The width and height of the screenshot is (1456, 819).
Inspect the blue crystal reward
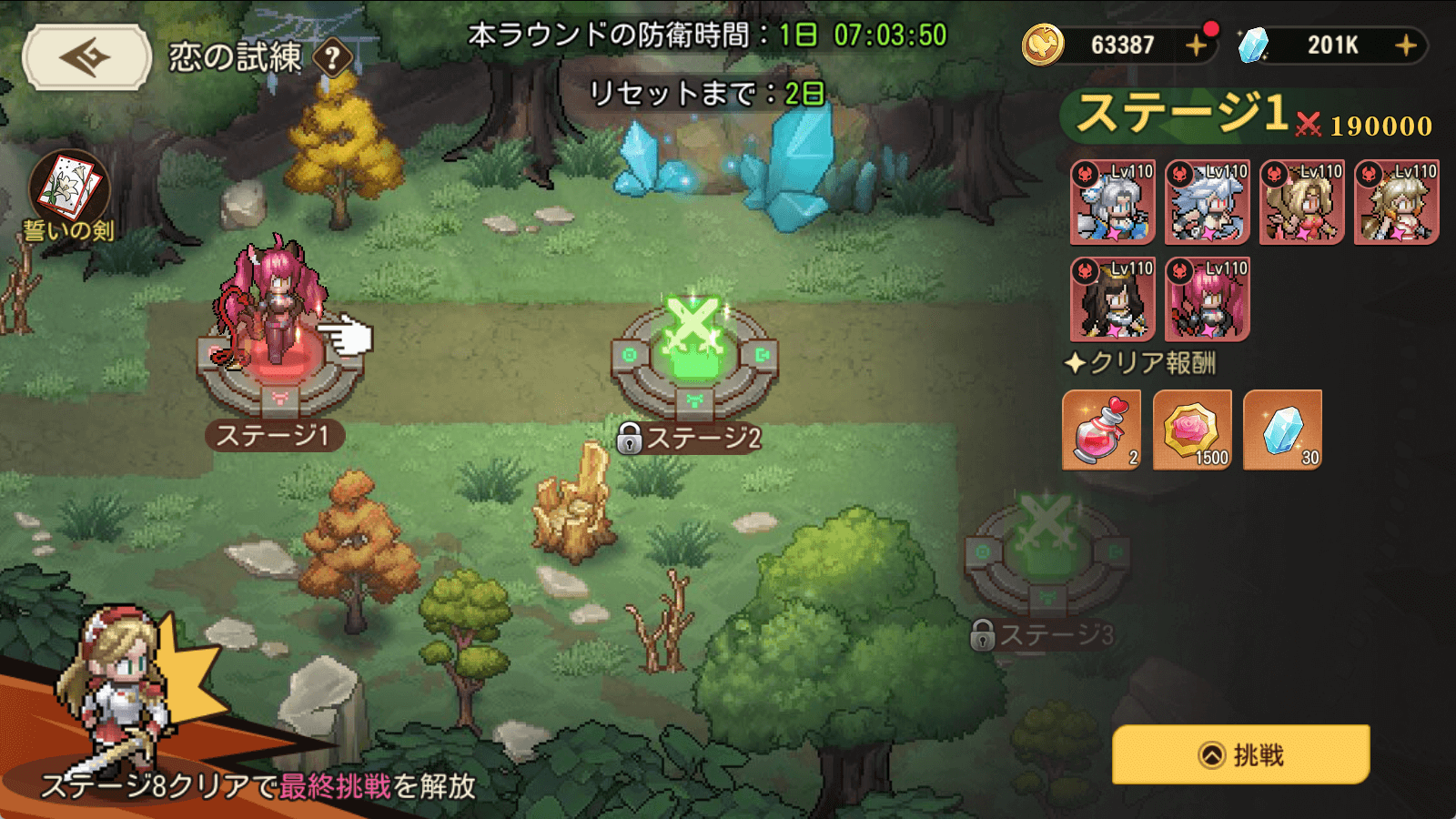click(1282, 430)
